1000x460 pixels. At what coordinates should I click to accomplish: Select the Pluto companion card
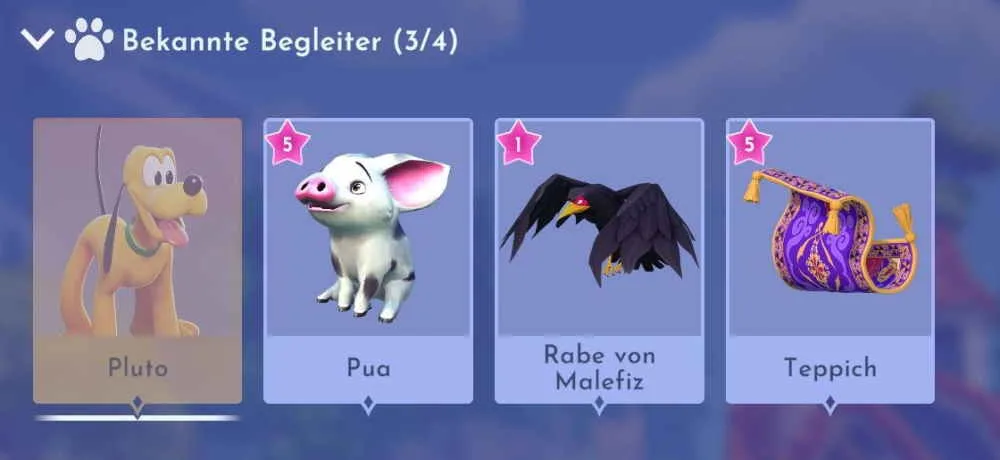point(138,260)
